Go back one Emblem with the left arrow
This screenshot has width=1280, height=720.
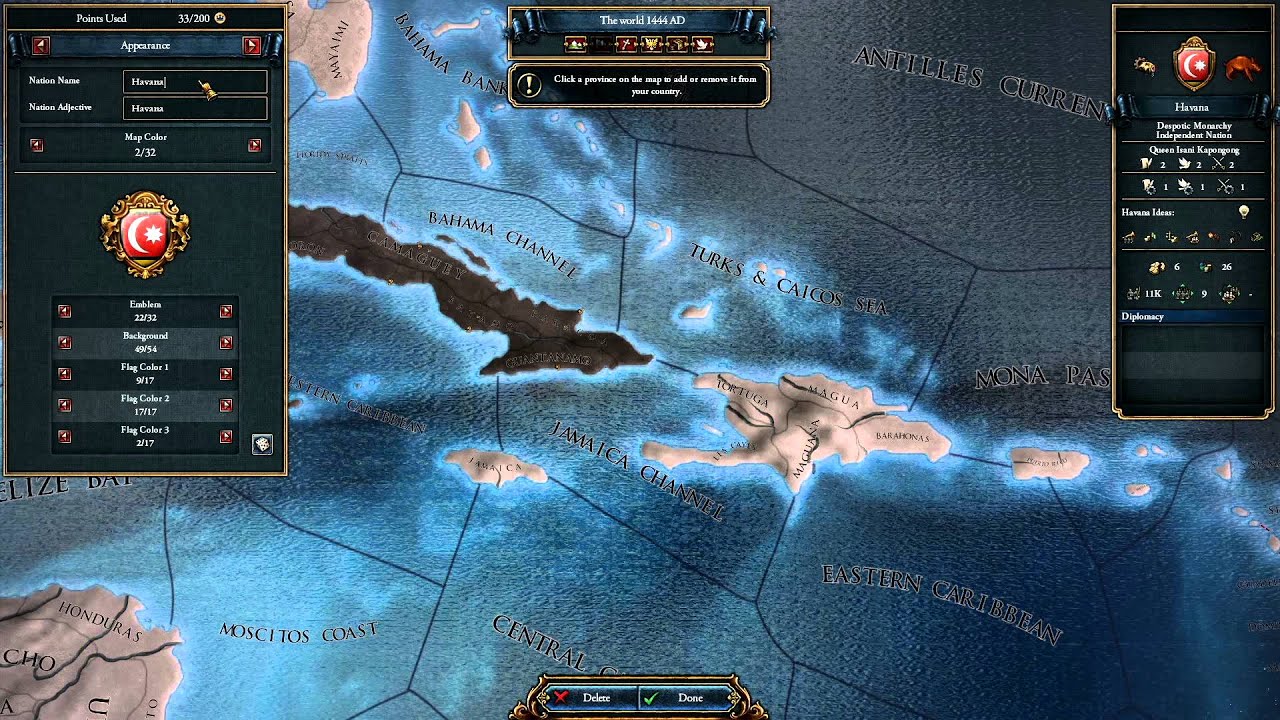[x=65, y=311]
